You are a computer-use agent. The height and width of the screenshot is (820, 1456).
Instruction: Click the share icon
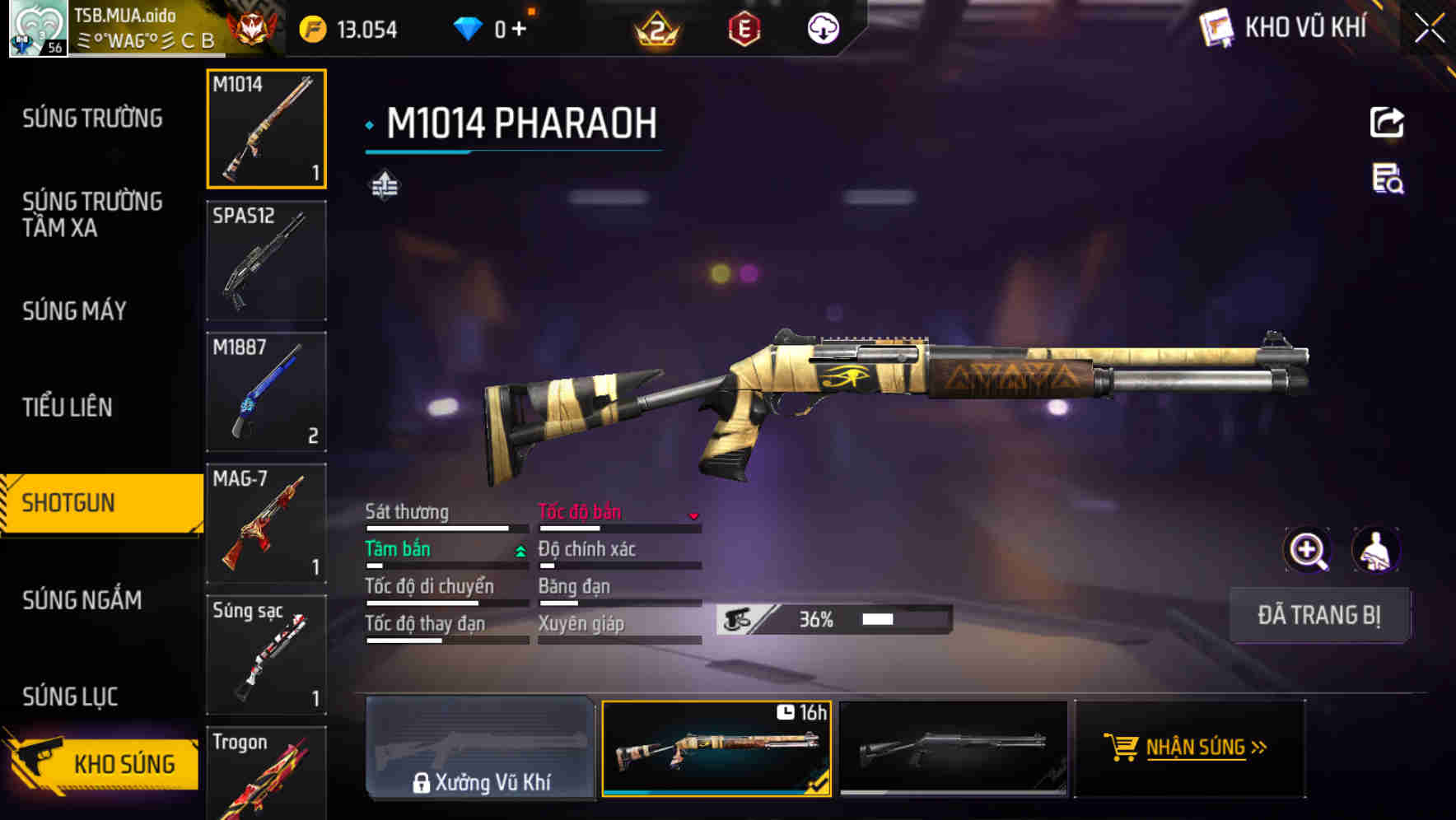1387,123
